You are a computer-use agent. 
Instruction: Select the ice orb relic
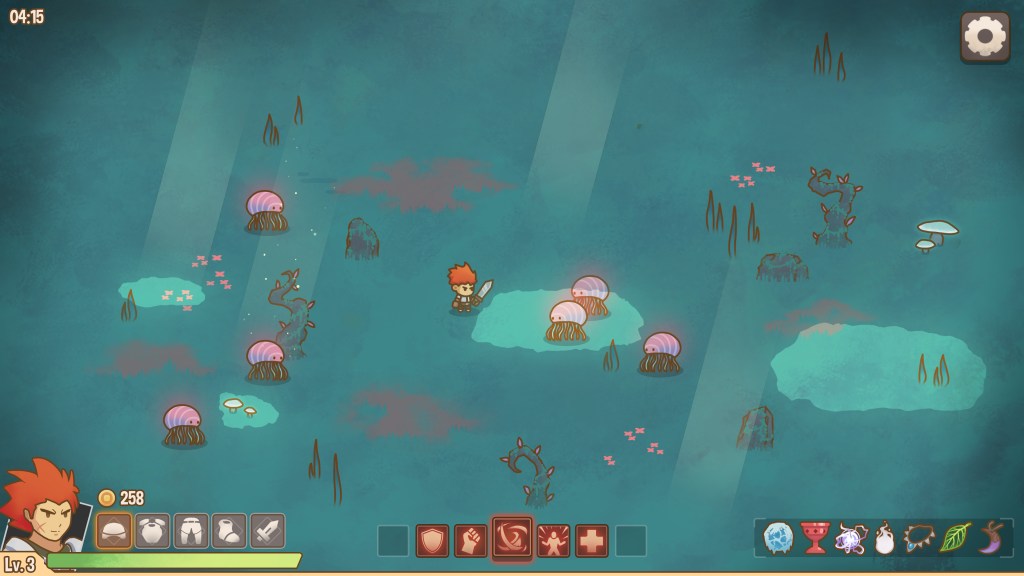click(x=778, y=538)
